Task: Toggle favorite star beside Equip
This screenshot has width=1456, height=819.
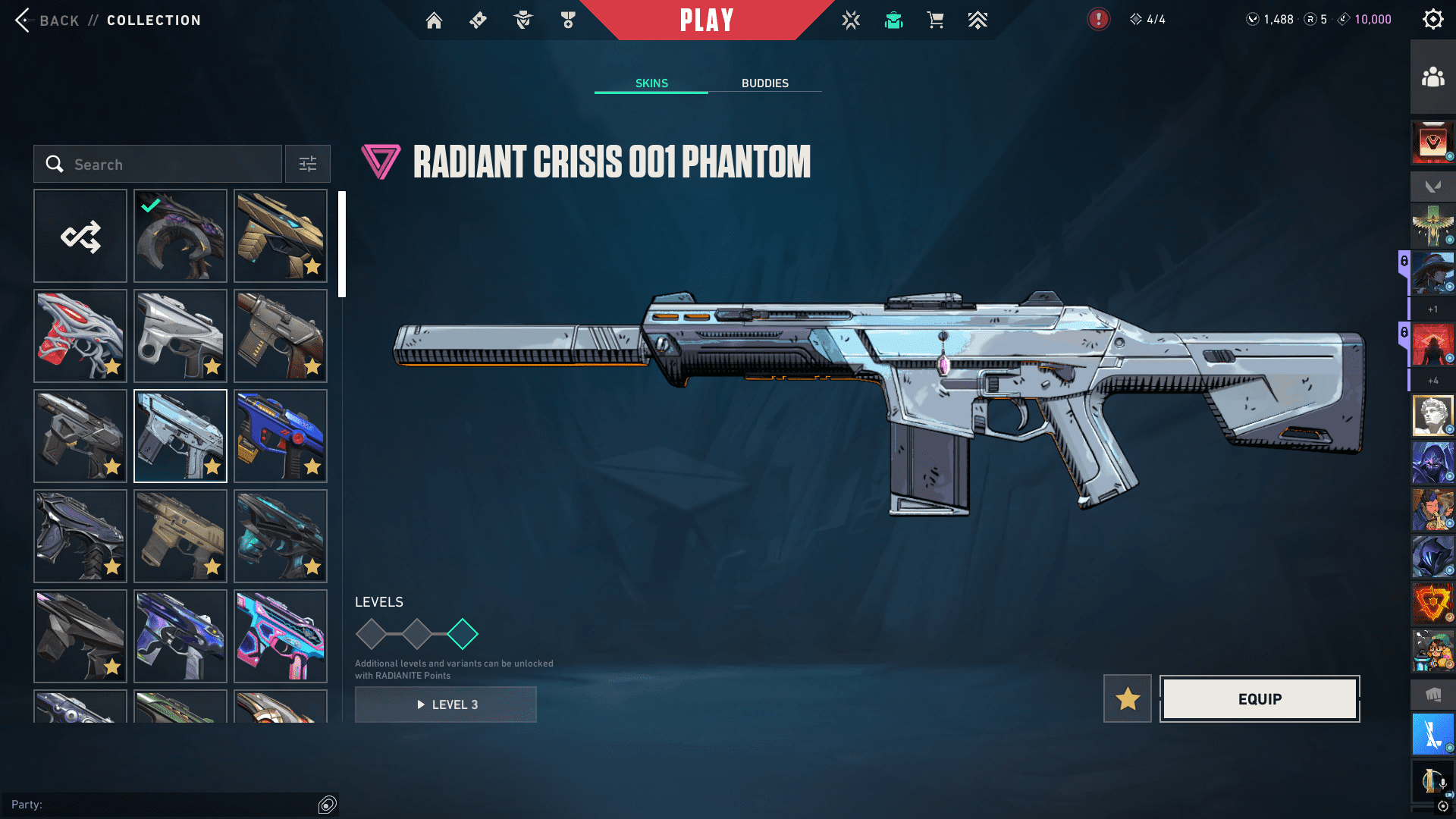Action: (x=1128, y=699)
